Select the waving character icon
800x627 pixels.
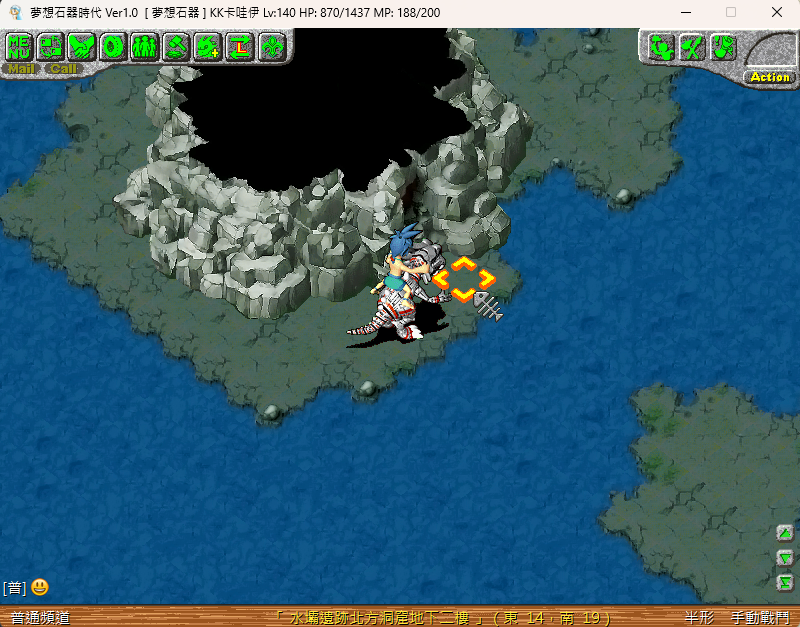pos(660,47)
